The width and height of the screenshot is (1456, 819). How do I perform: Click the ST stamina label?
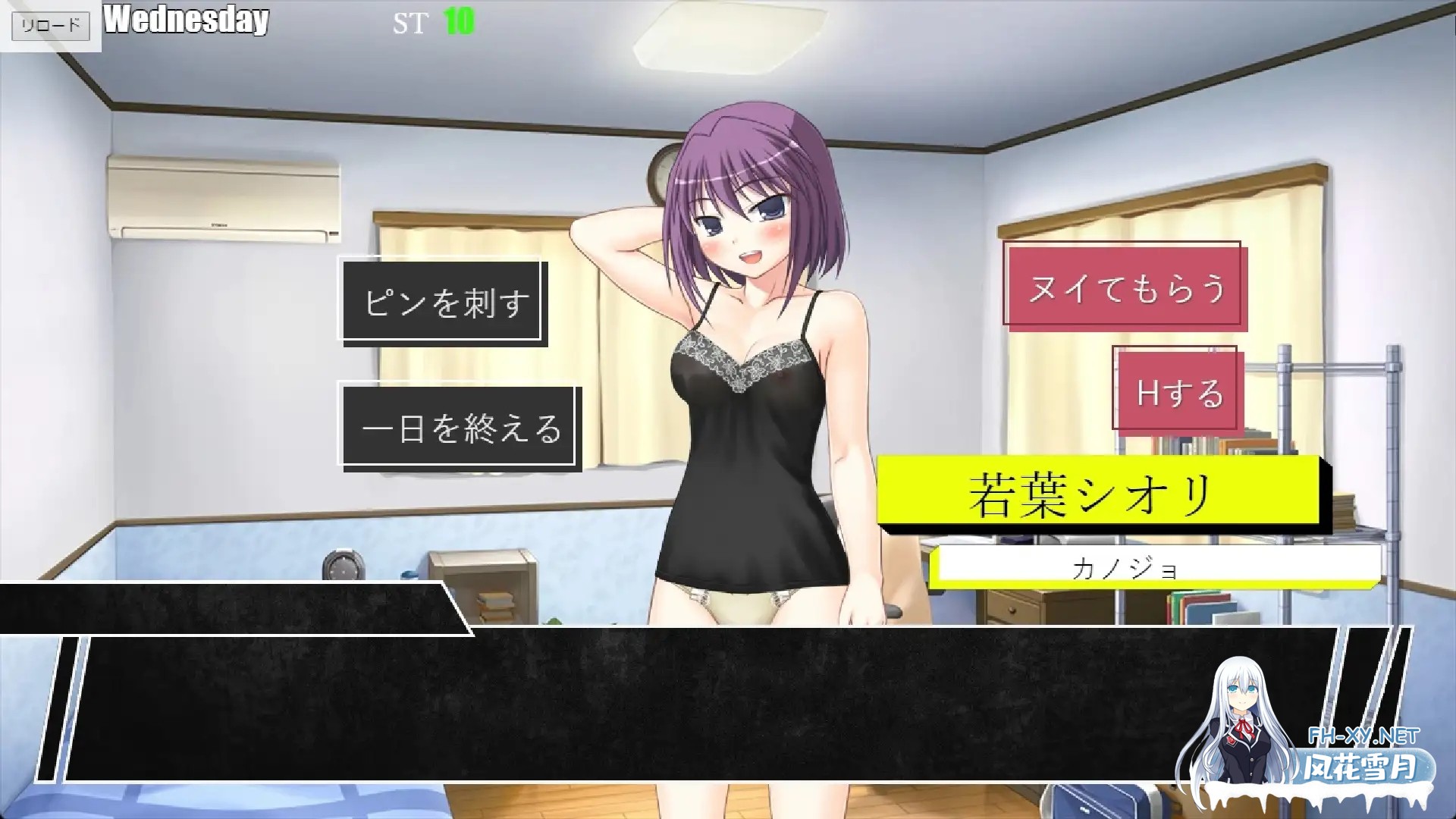pyautogui.click(x=409, y=23)
